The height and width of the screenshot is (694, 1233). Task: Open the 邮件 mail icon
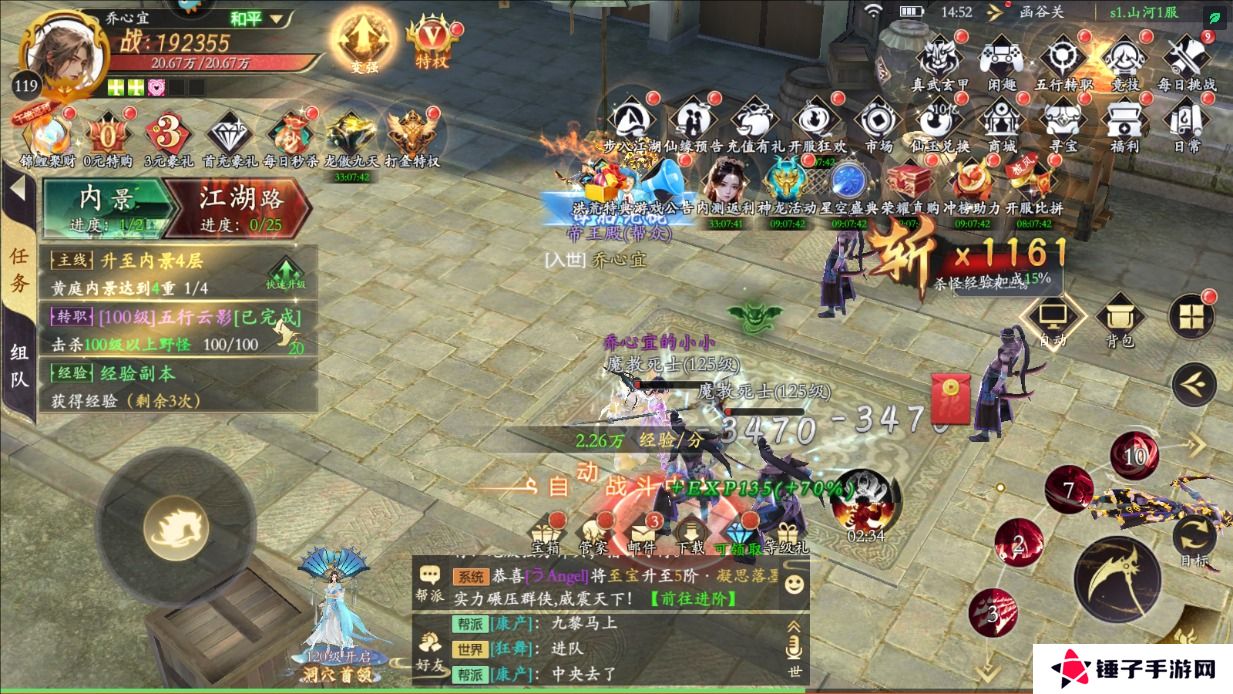(x=640, y=531)
